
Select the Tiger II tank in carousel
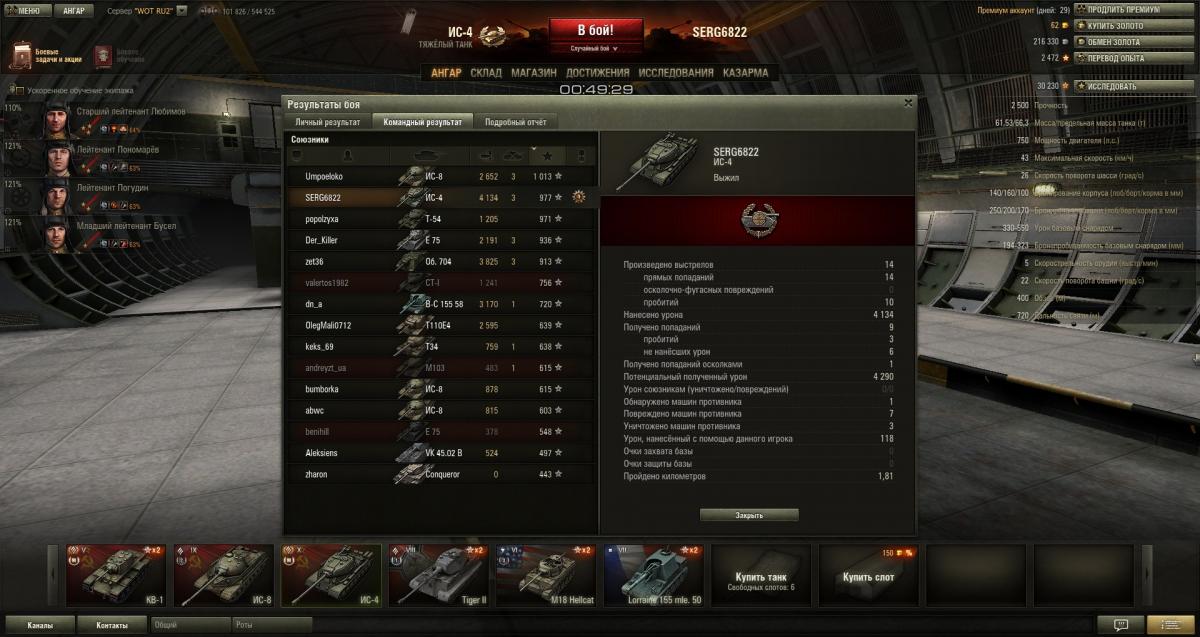click(437, 575)
